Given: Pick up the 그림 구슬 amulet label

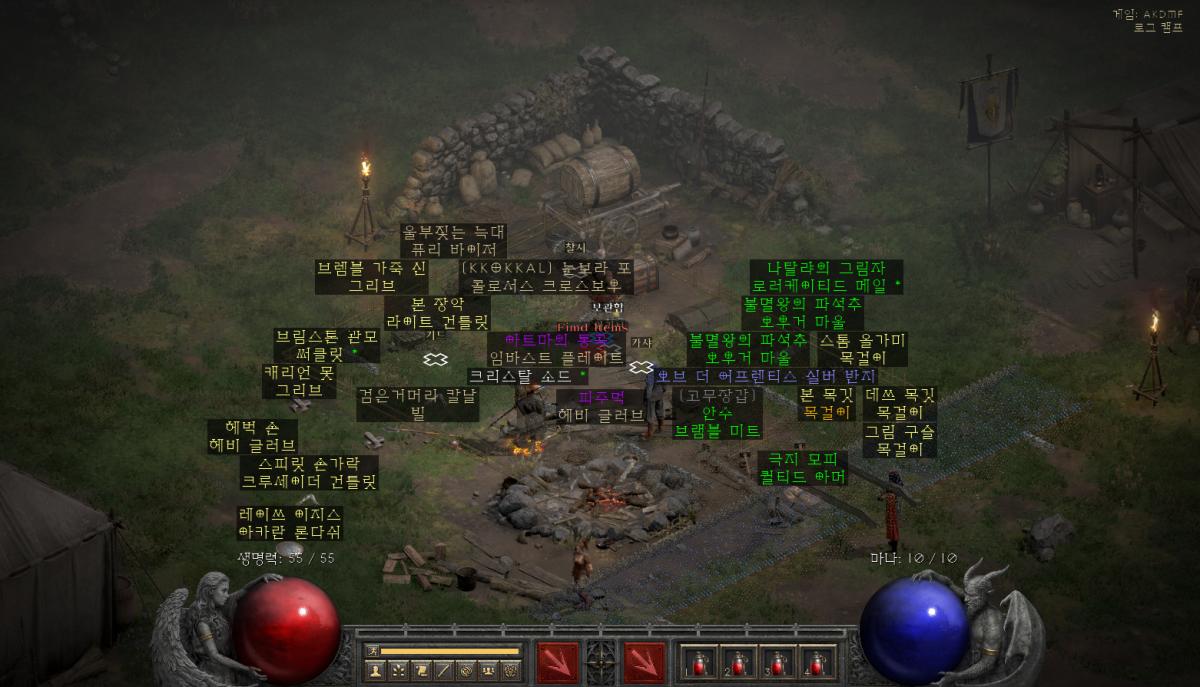Looking at the screenshot, I should coord(900,441).
